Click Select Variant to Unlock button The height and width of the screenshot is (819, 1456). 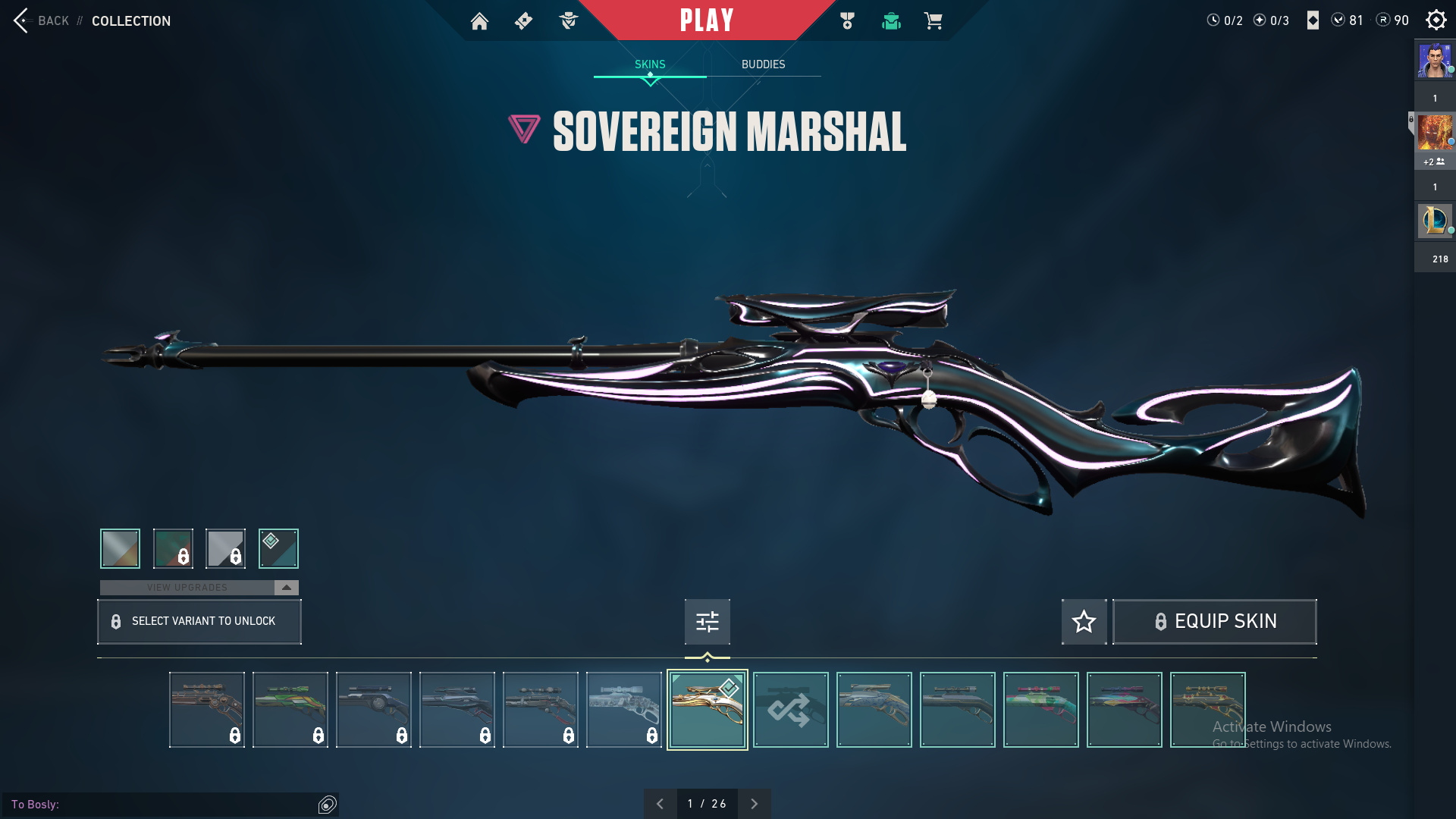click(x=199, y=622)
